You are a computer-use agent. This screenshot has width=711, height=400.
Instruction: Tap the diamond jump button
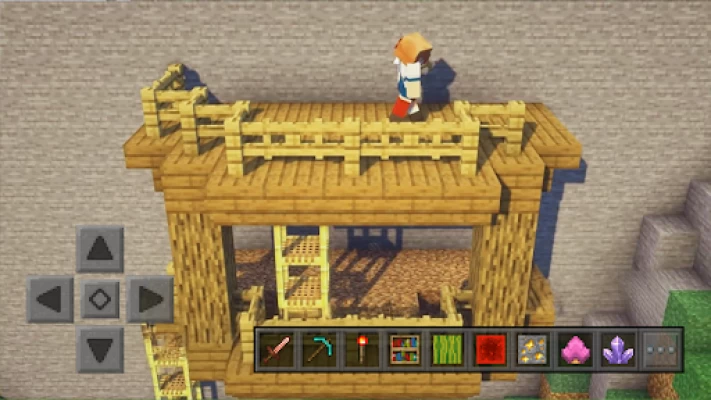pos(100,299)
